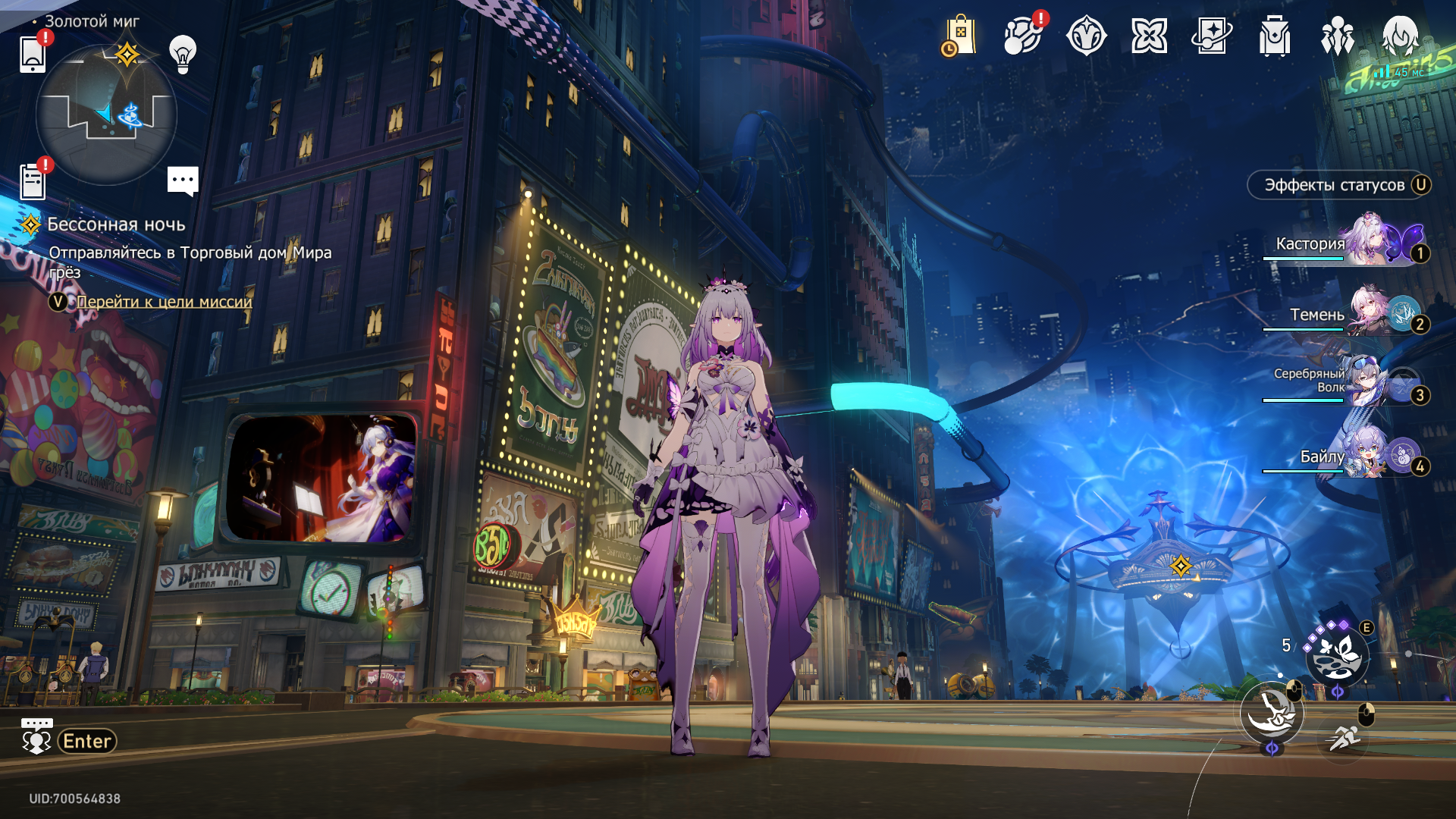The image size is (1456, 819).
Task: Open the planet events icon with alert
Action: point(1022,36)
